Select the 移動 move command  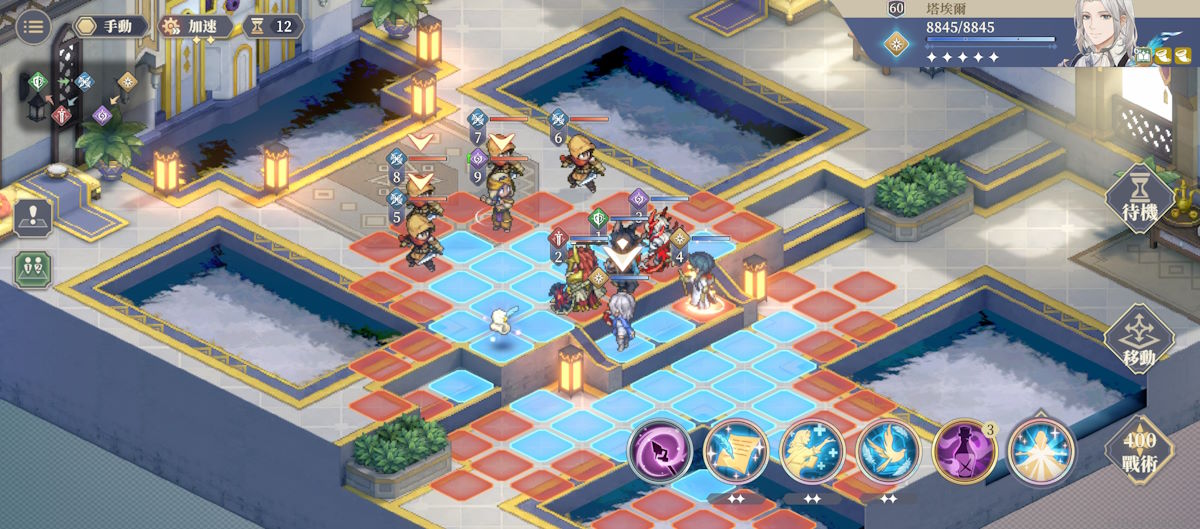point(1138,341)
